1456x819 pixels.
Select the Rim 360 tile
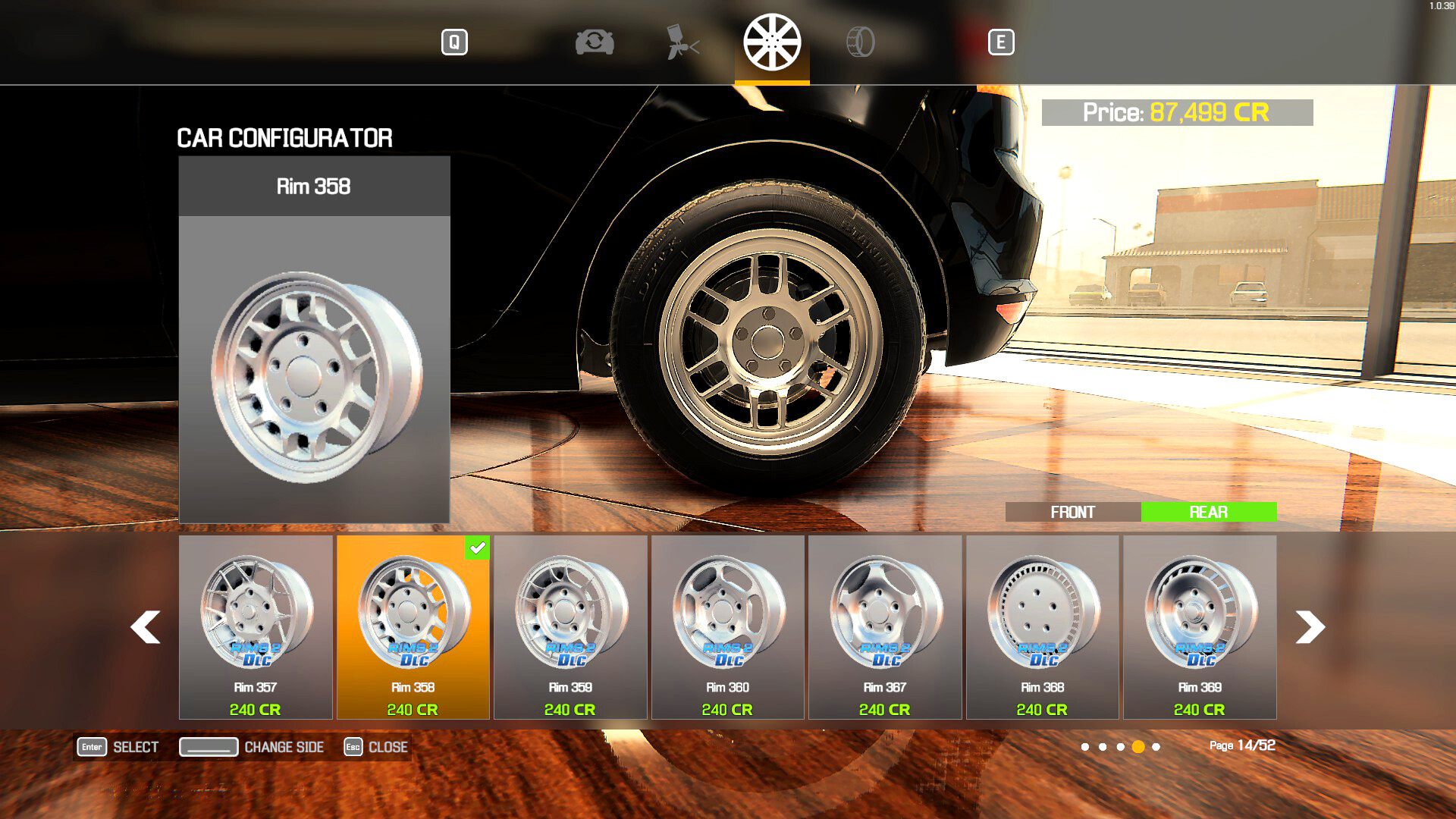[727, 626]
